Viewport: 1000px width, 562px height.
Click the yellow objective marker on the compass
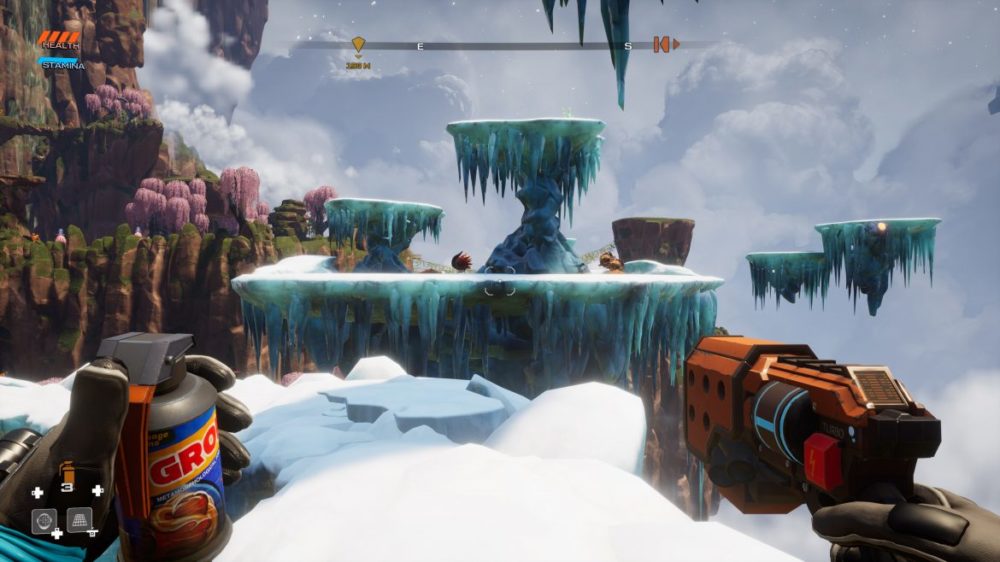pos(358,44)
